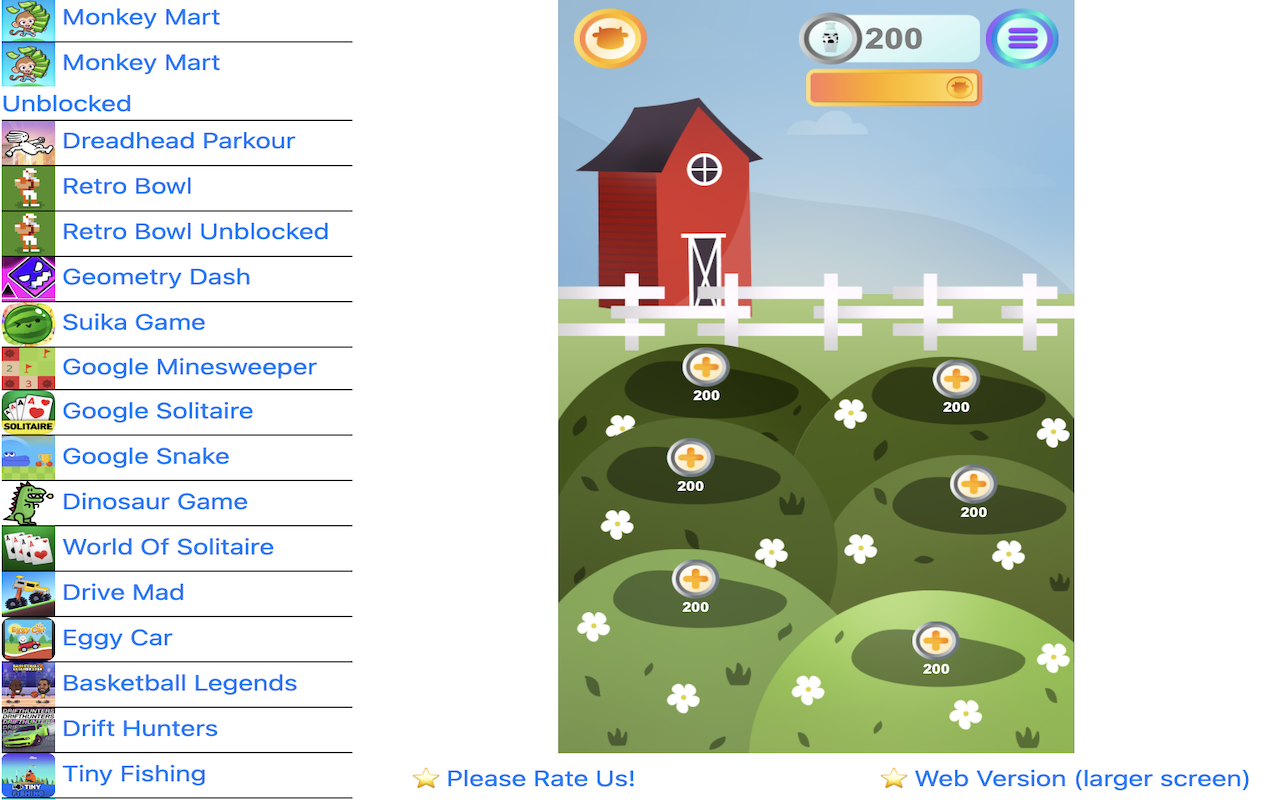Click the Drift Hunters thumbnail
This screenshot has width=1280, height=800.
click(27, 729)
